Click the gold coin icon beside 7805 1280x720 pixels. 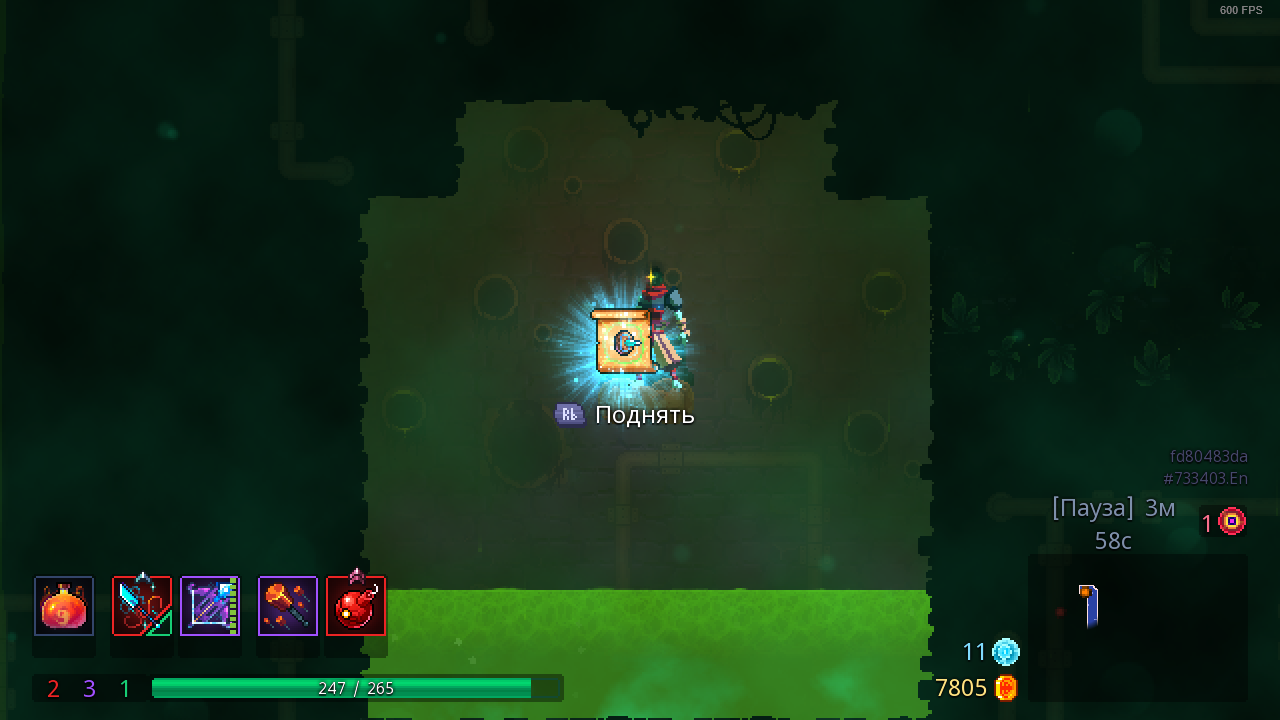[x=1006, y=688]
